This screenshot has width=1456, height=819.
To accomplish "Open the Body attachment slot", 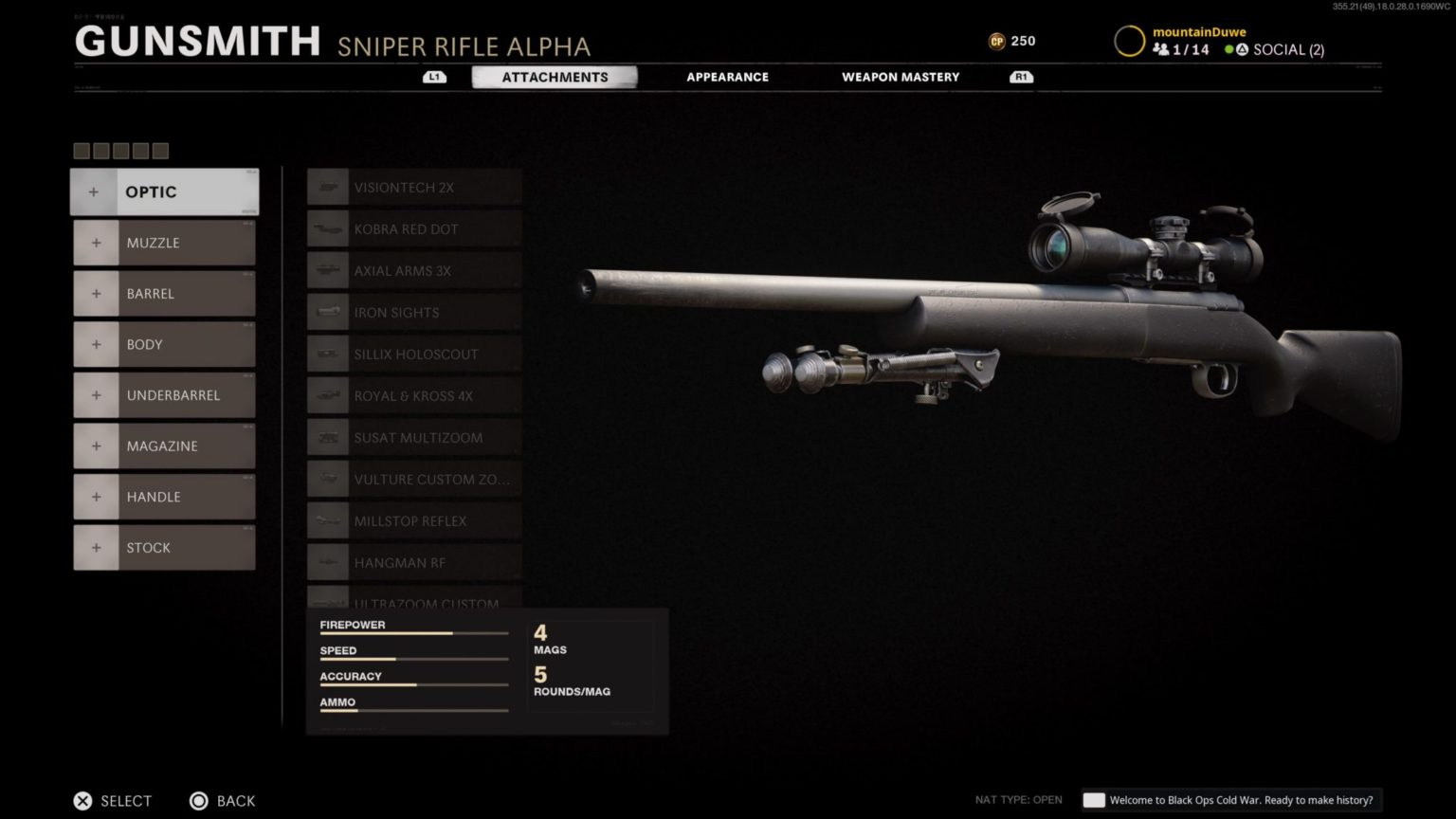I will pos(164,344).
